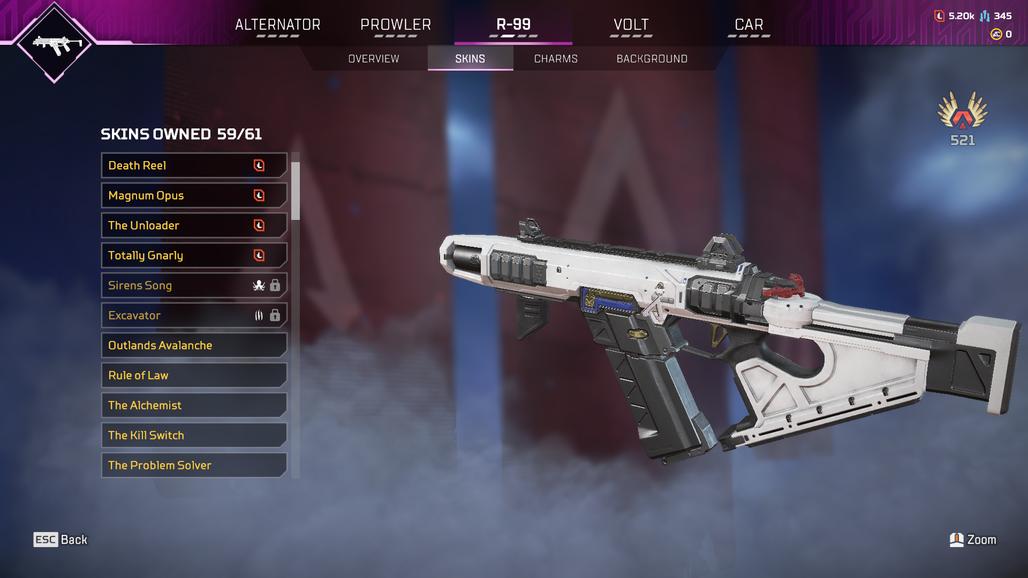
Task: Choose the CAR weapon tab
Action: pos(748,25)
